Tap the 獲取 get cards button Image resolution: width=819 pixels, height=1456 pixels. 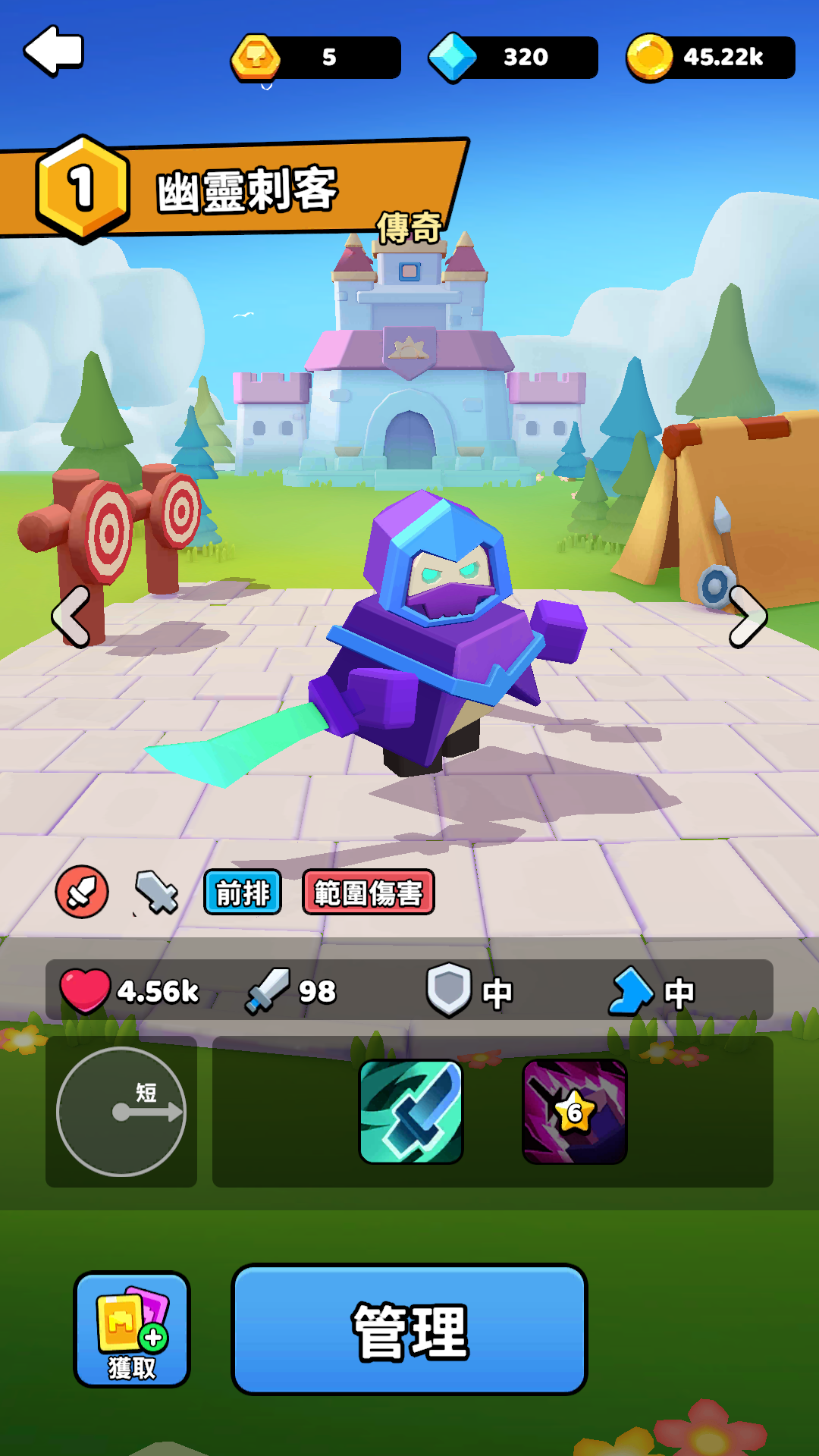point(132,1329)
